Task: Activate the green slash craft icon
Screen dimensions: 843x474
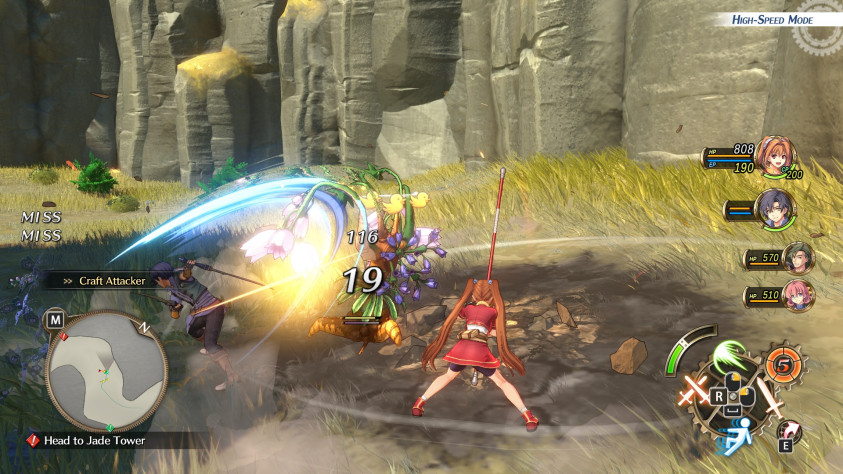Action: [729, 356]
